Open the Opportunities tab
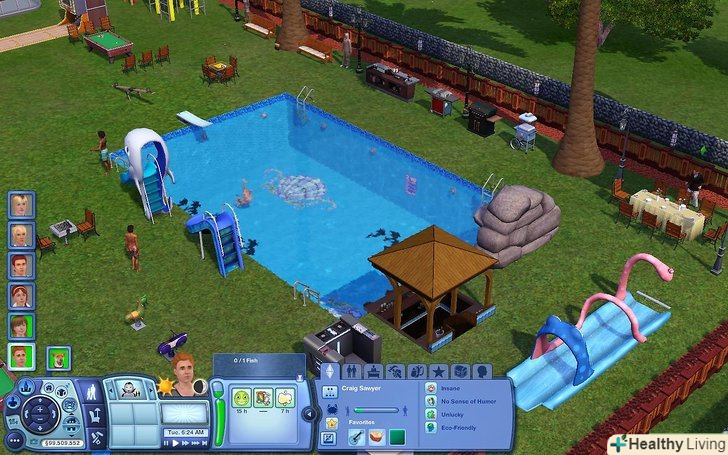 click(x=417, y=372)
